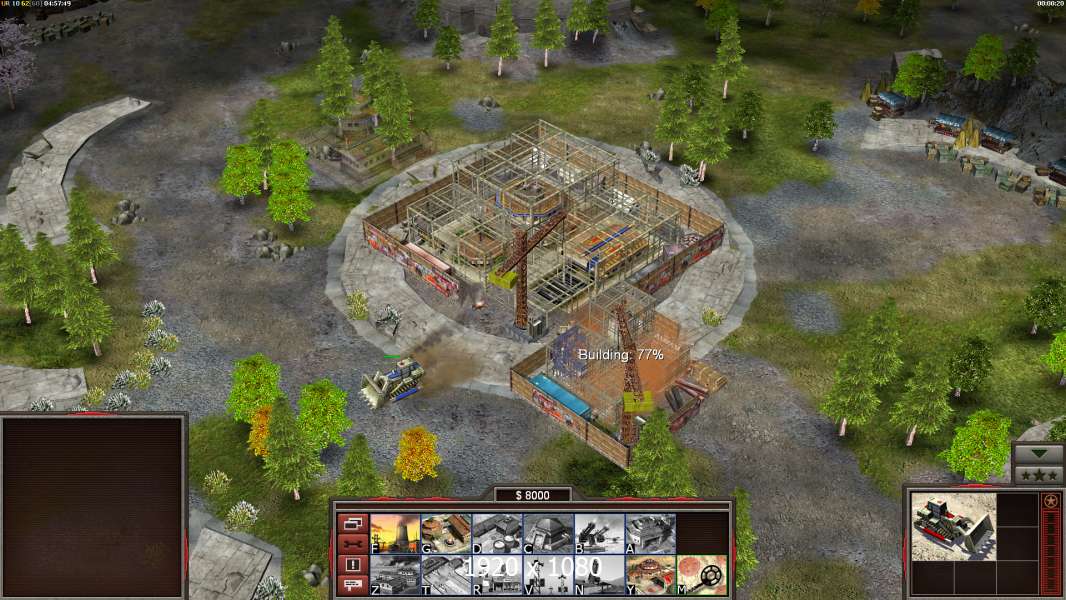Open the three-star General's powers button
1066x600 pixels.
tap(1038, 474)
